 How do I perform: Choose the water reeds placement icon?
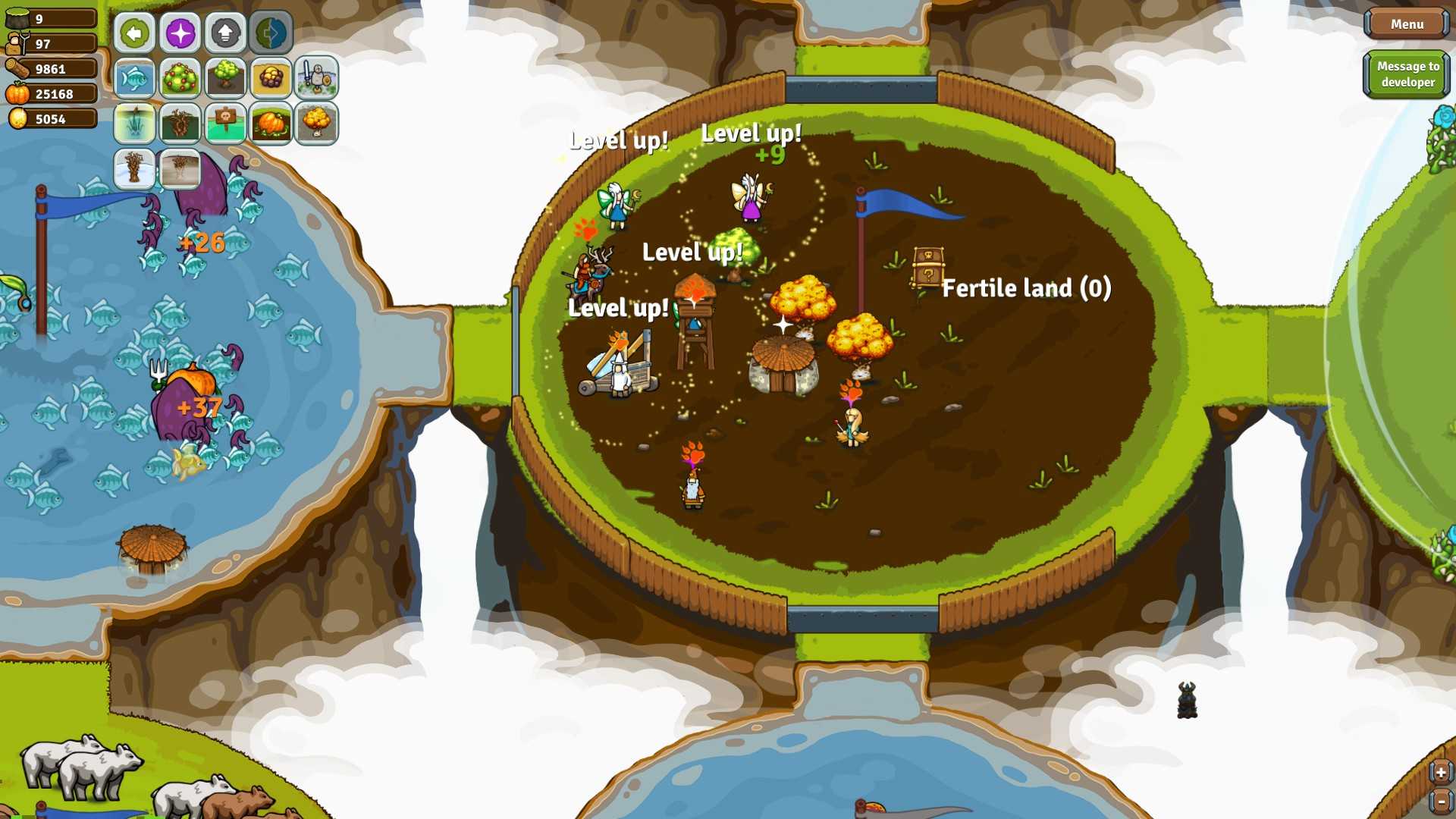point(135,124)
